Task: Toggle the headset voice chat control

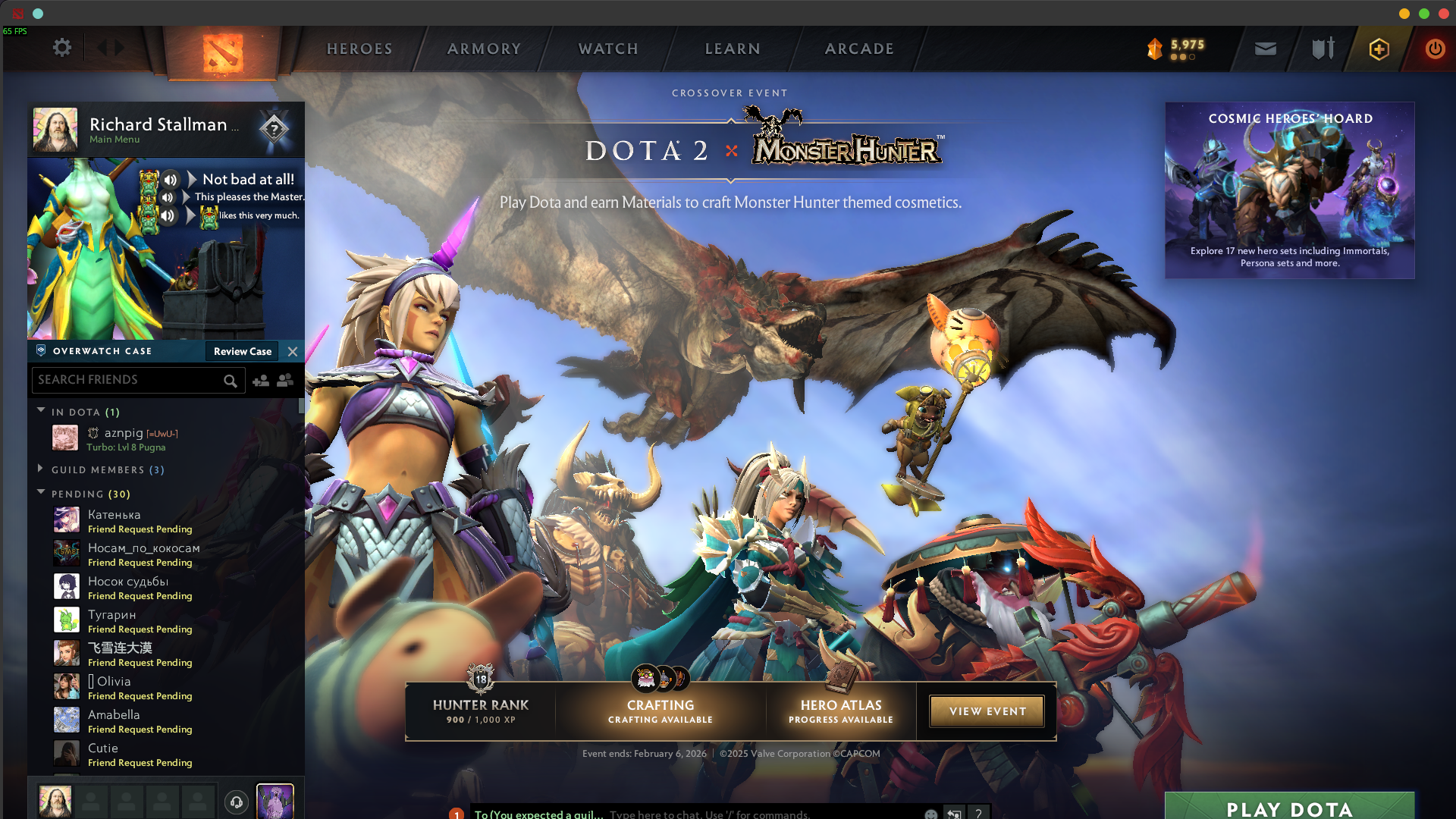Action: (x=235, y=802)
